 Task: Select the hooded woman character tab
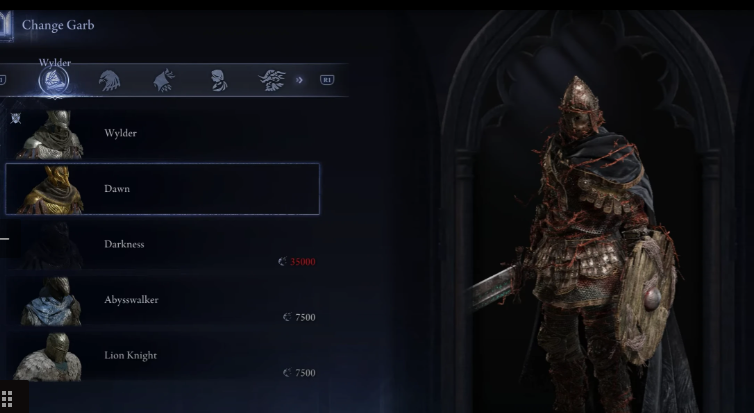218,81
